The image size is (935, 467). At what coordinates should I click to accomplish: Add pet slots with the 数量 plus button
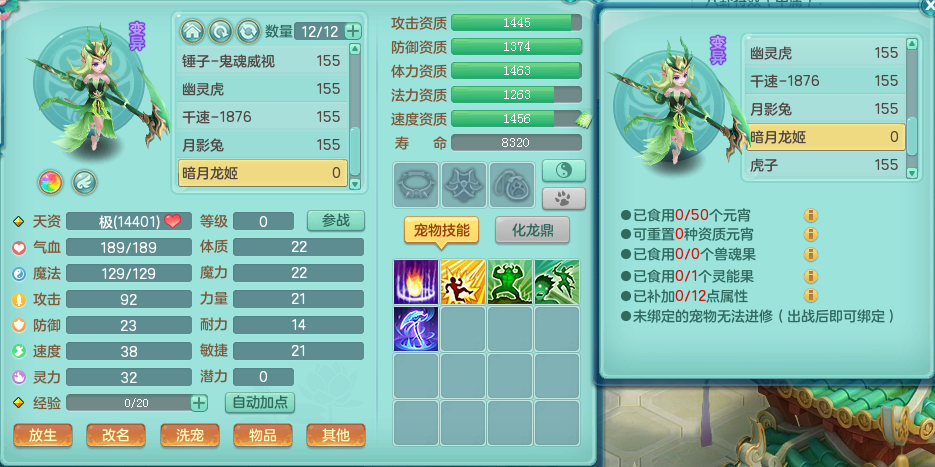(353, 31)
